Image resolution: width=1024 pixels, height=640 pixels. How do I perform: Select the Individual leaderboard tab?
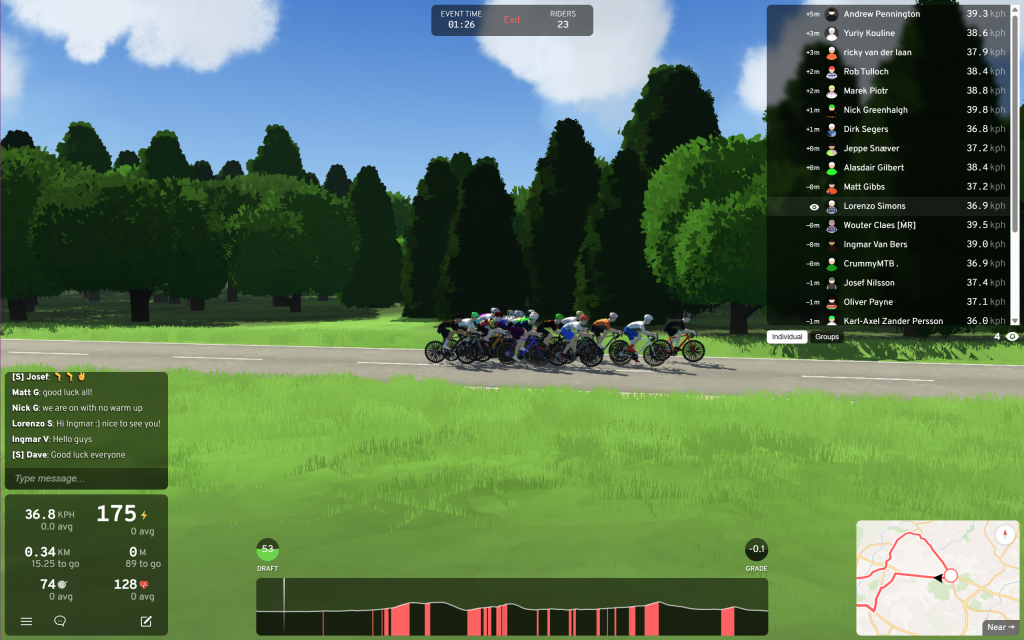788,337
